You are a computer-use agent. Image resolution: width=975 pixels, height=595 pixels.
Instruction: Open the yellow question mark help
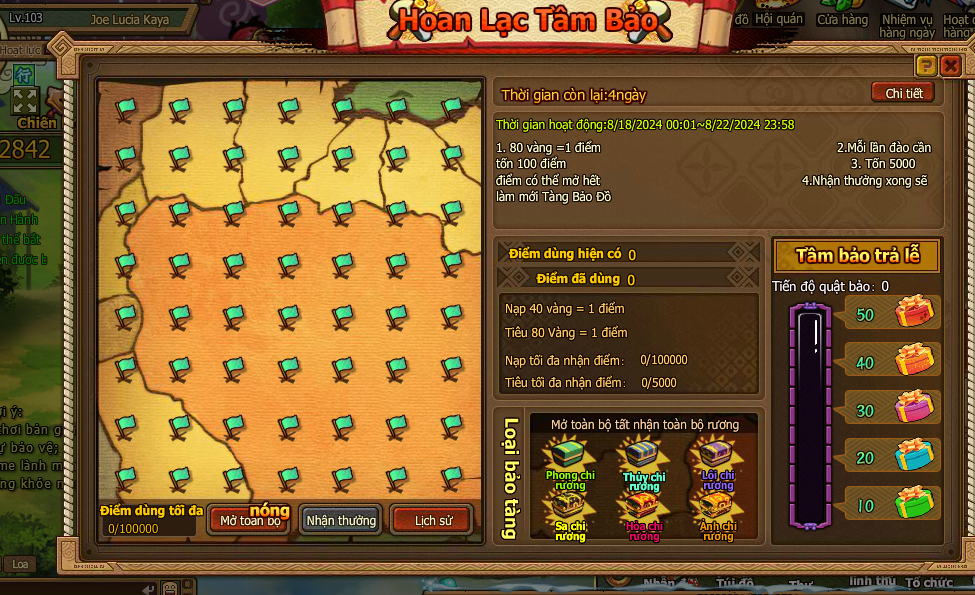(926, 66)
